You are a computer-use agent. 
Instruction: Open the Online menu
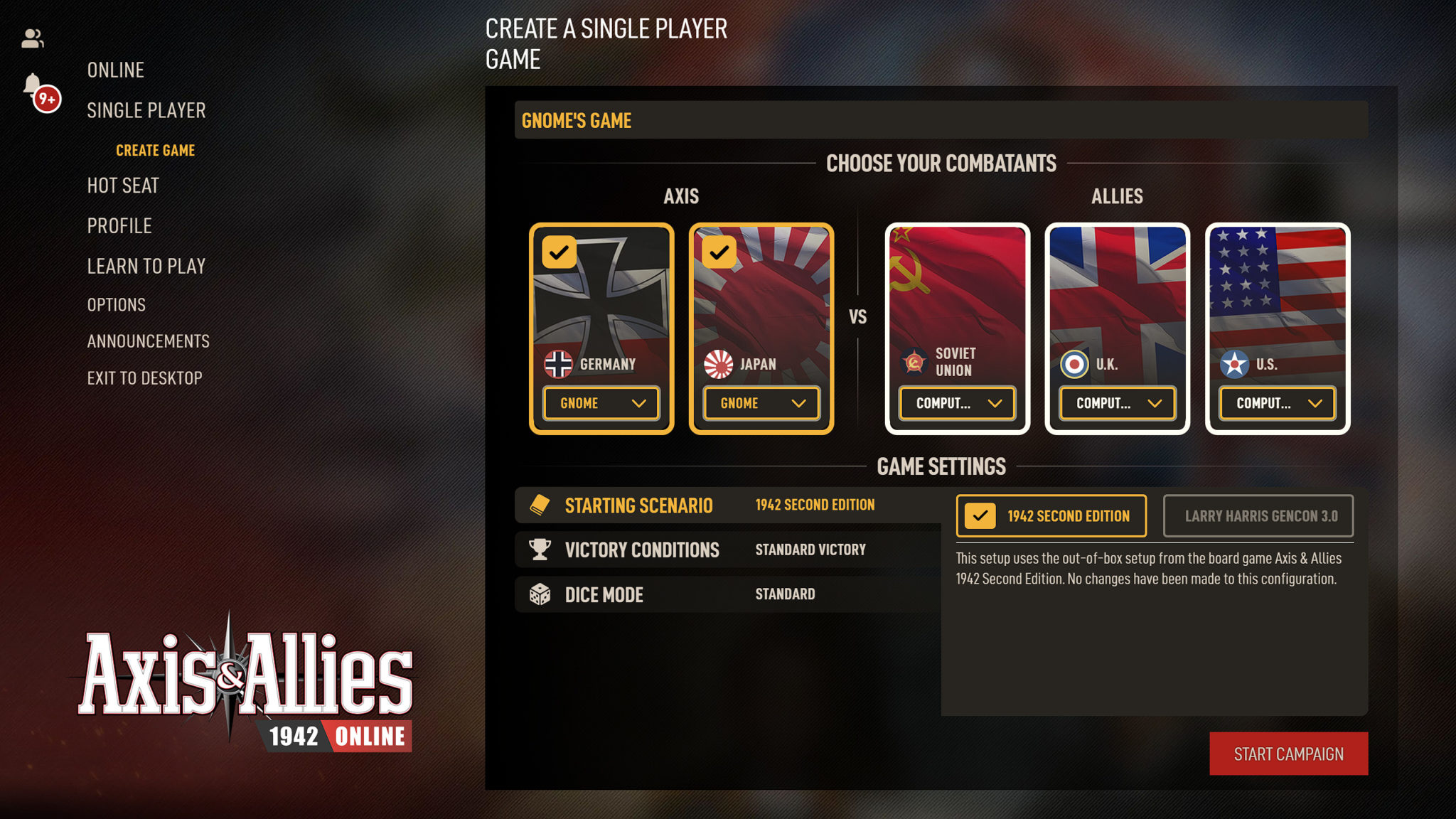[115, 70]
